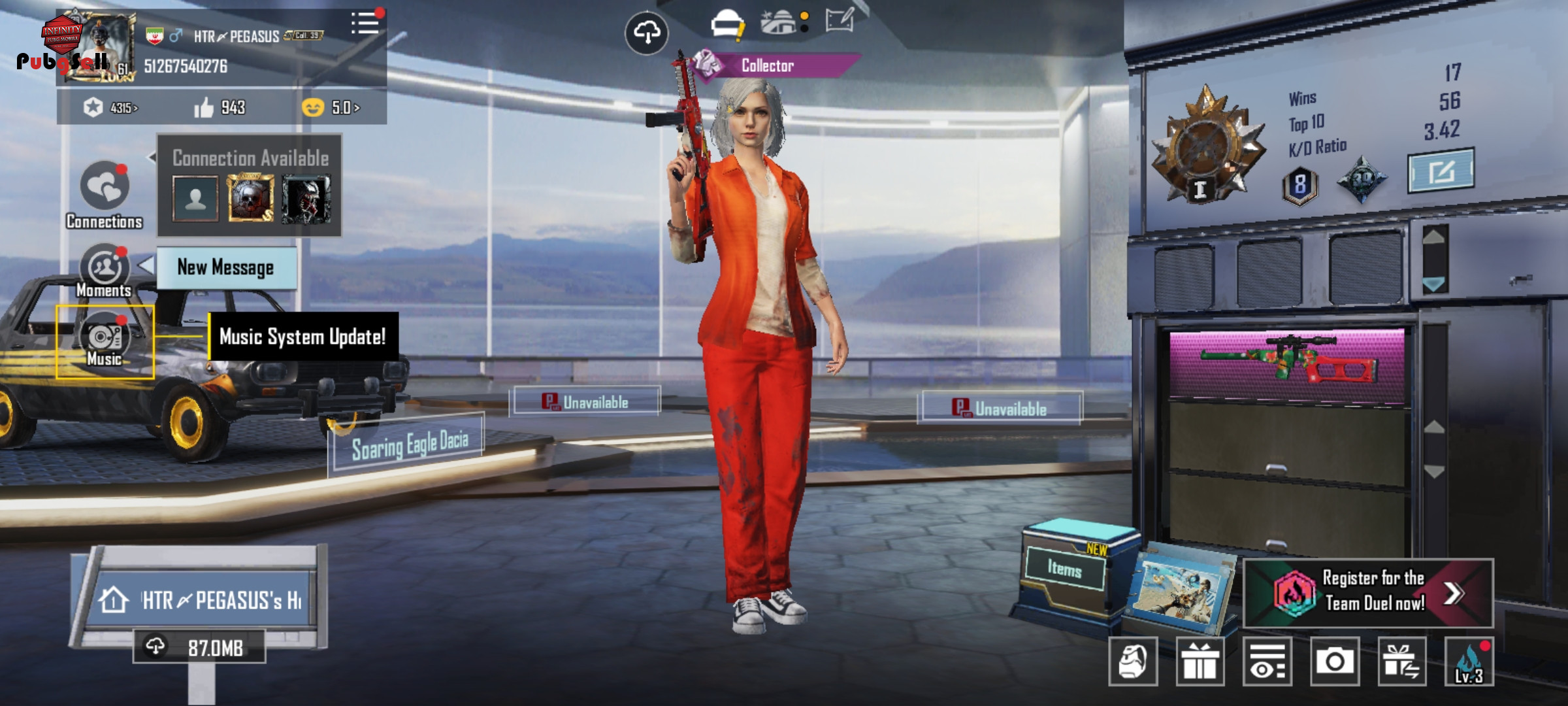This screenshot has width=1568, height=706.
Task: Click the cloud download icon at top
Action: coord(646,32)
